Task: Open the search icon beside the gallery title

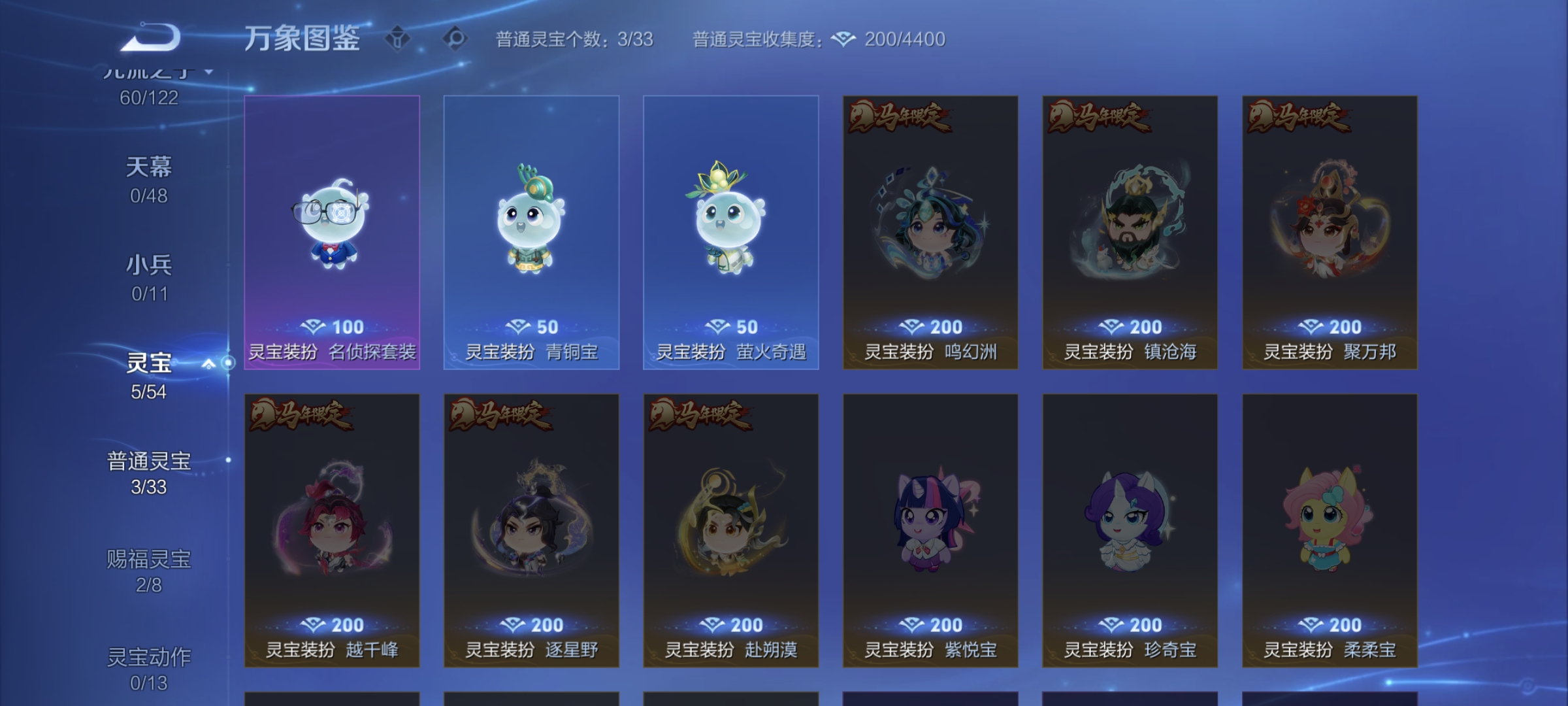Action: [457, 39]
